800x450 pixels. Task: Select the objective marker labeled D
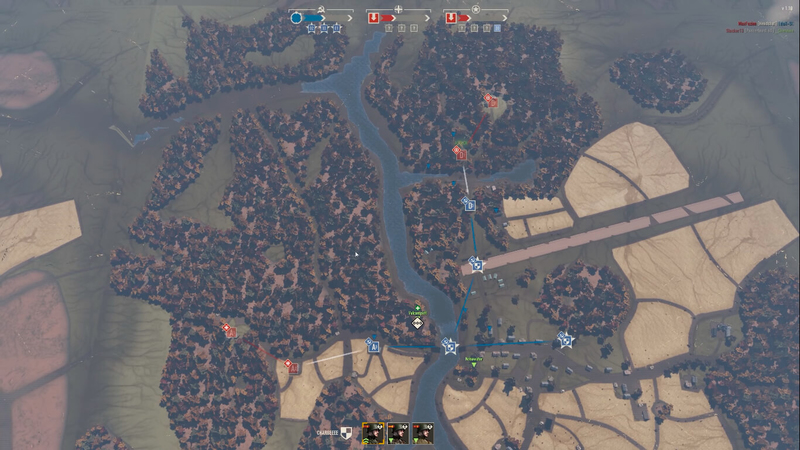click(x=469, y=204)
